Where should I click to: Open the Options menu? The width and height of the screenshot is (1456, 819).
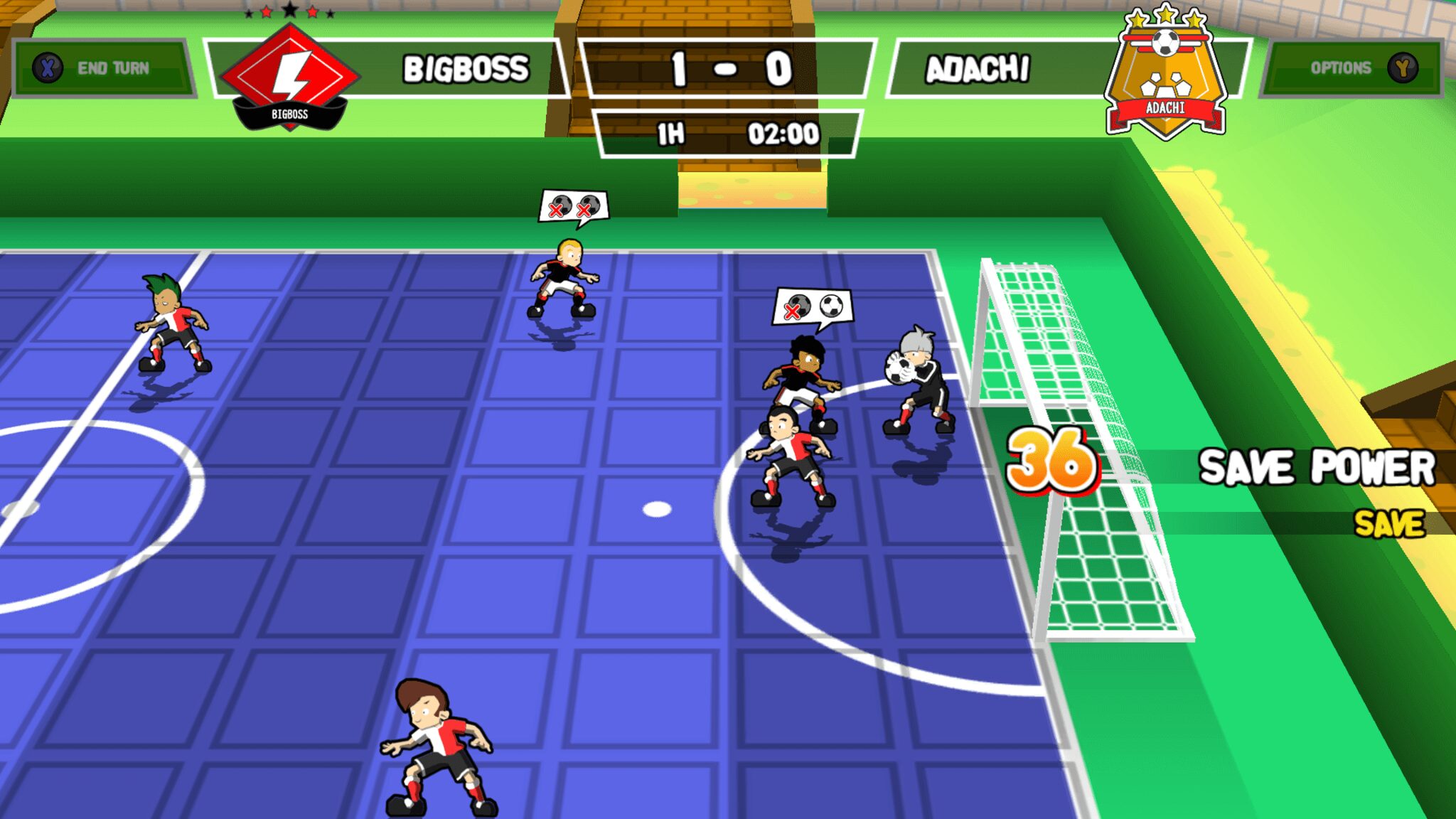[1354, 68]
